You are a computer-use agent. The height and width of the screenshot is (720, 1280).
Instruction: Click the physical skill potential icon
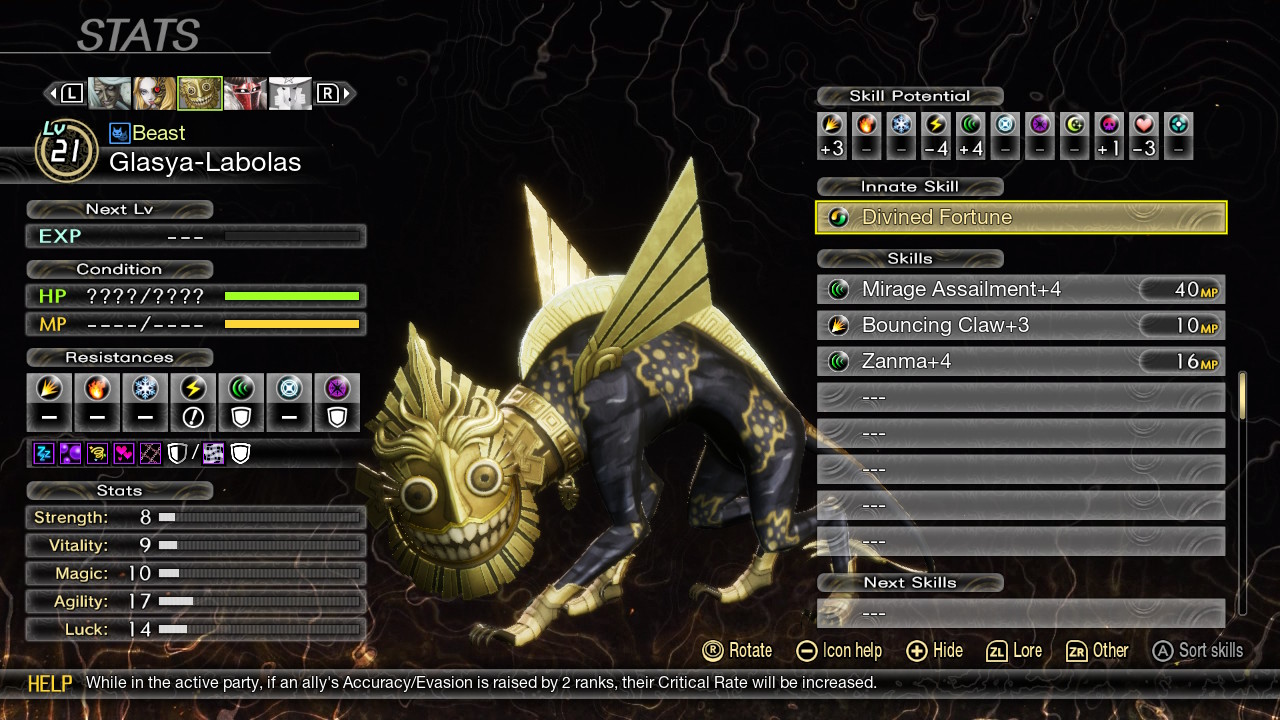click(832, 124)
